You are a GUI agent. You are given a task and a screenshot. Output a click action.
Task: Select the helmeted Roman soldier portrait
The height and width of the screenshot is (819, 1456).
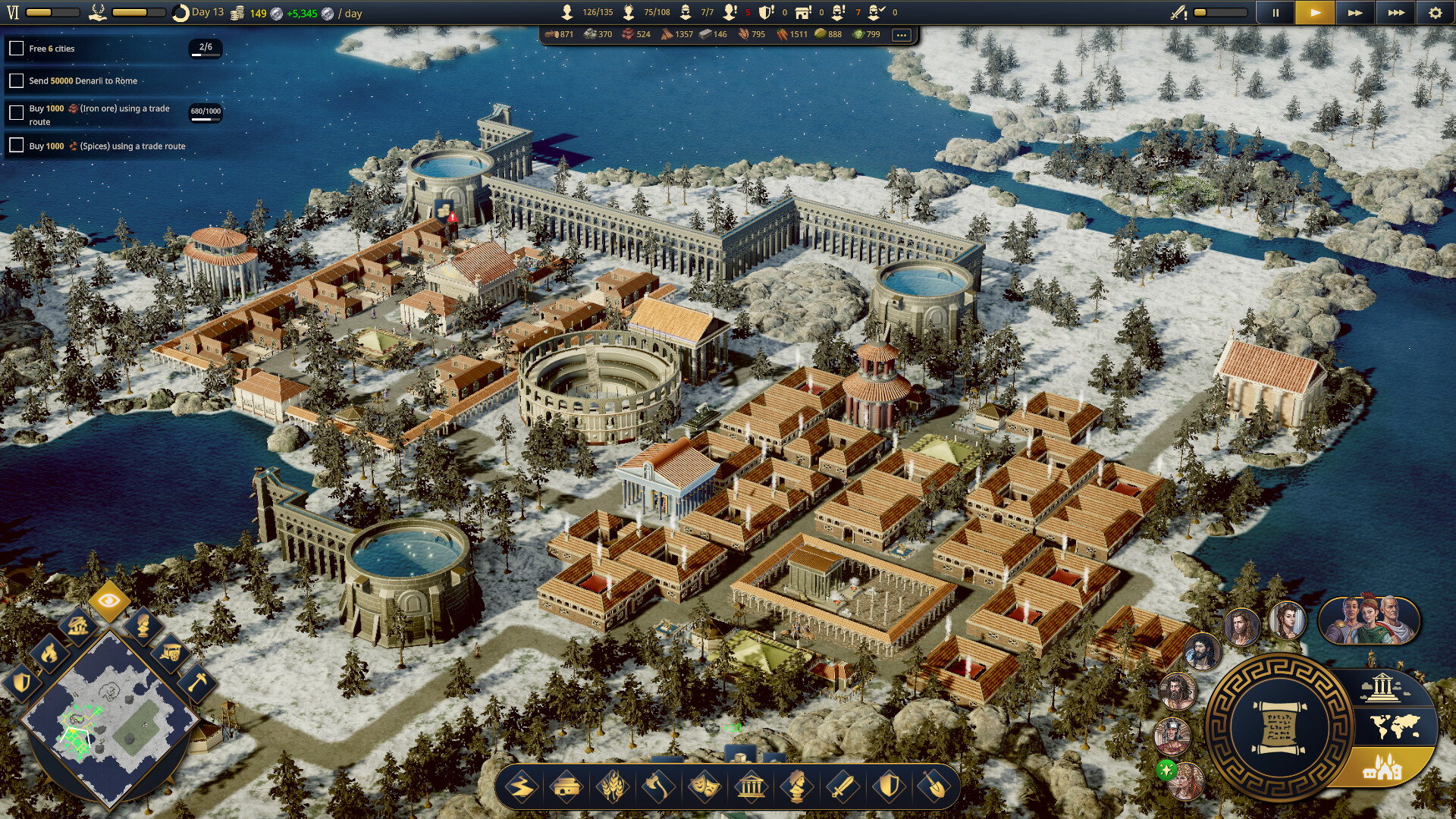click(x=1172, y=734)
